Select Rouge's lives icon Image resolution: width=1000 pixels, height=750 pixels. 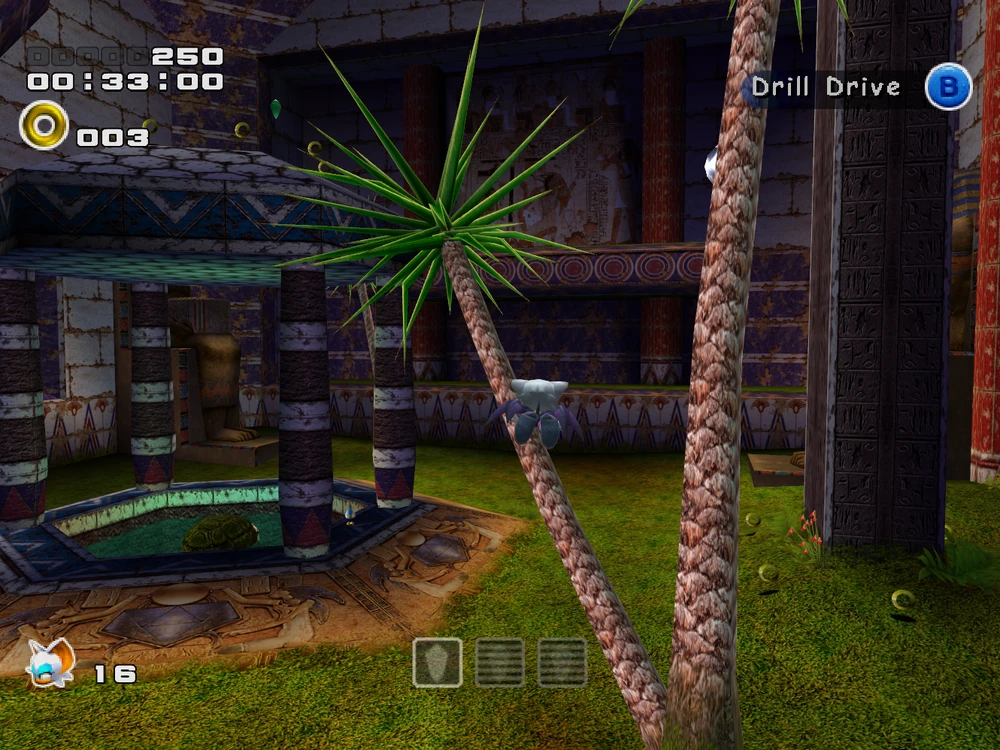click(x=50, y=663)
